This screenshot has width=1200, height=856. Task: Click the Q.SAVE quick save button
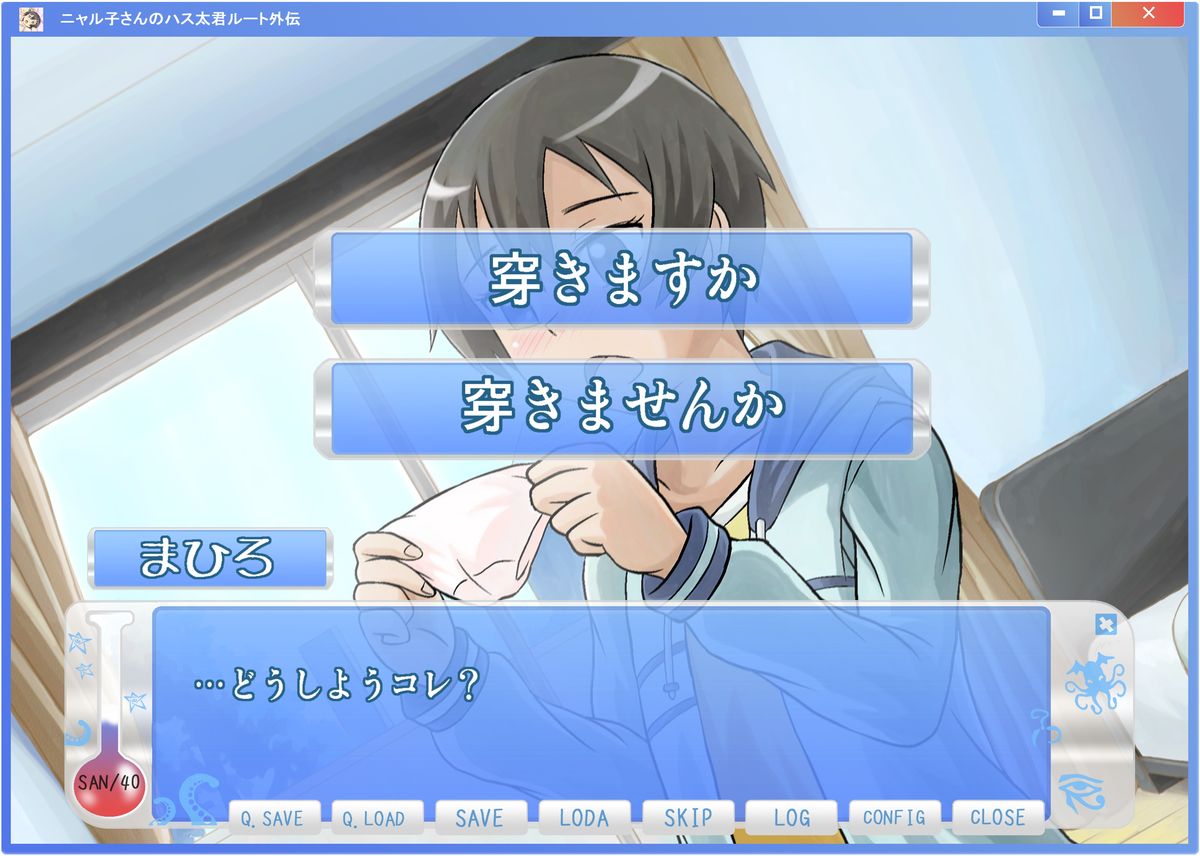pos(272,818)
